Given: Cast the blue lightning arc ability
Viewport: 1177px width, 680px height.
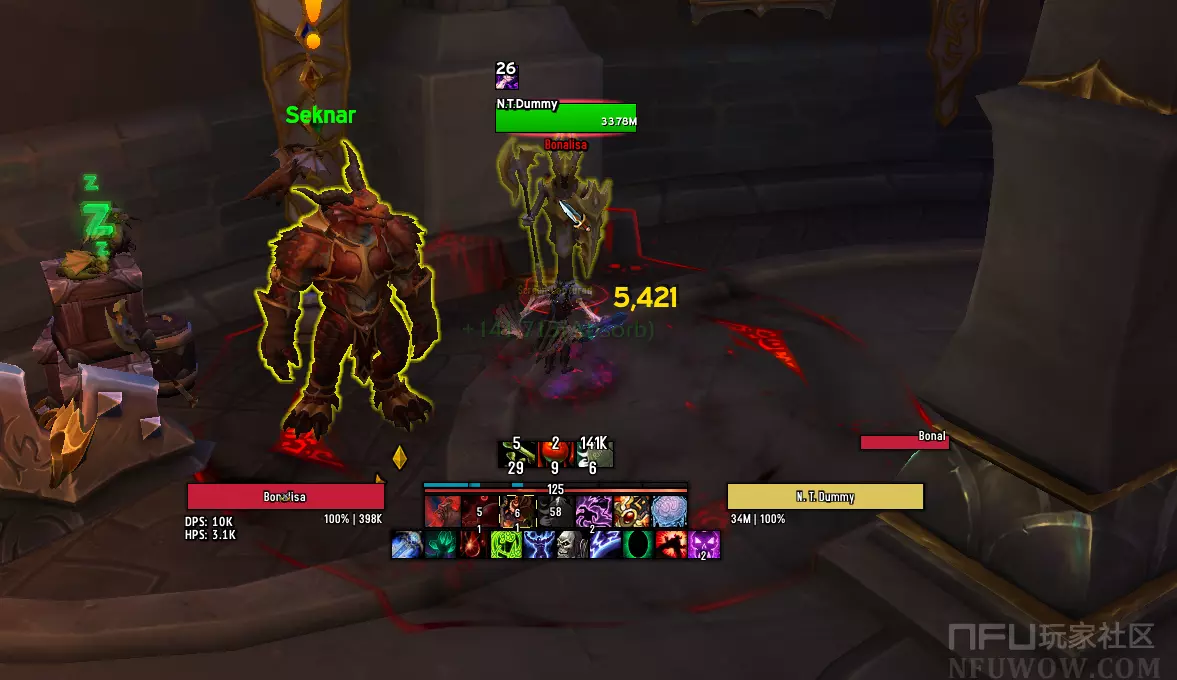Looking at the screenshot, I should [x=604, y=545].
